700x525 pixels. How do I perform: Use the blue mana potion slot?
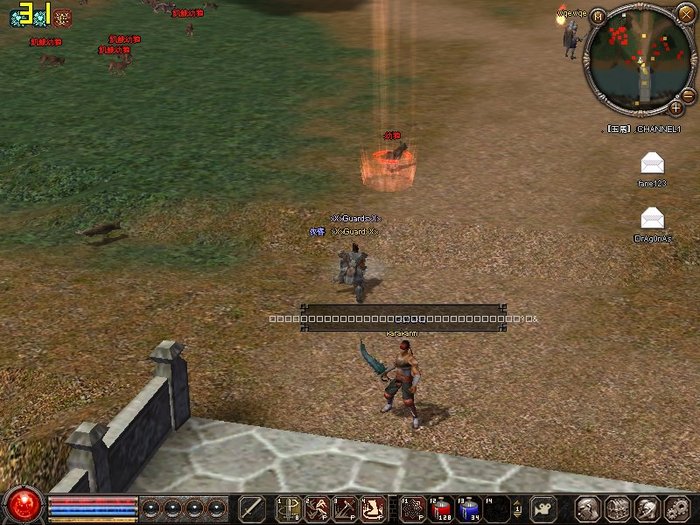coord(468,508)
